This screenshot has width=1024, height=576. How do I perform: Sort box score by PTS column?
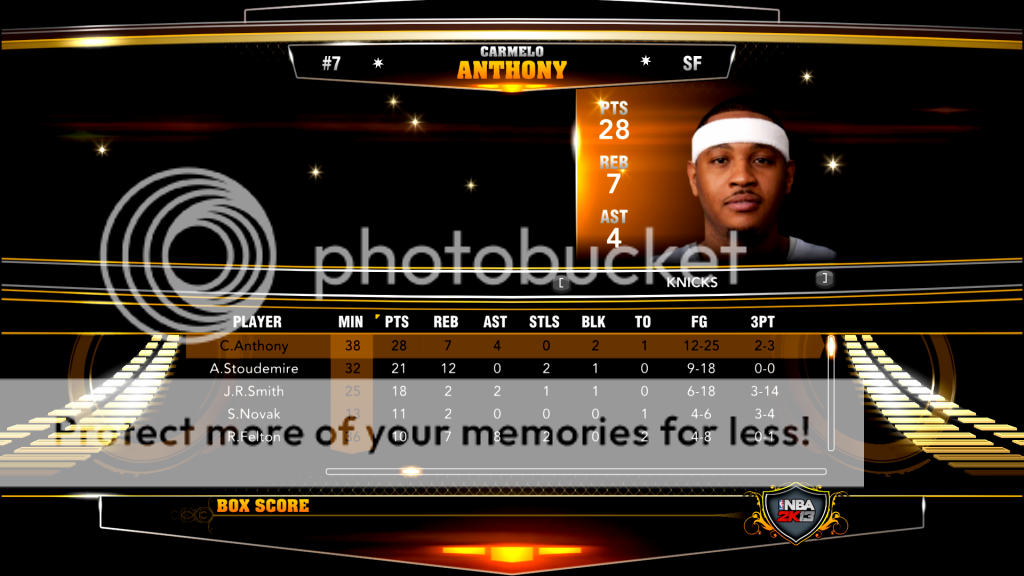click(x=397, y=322)
